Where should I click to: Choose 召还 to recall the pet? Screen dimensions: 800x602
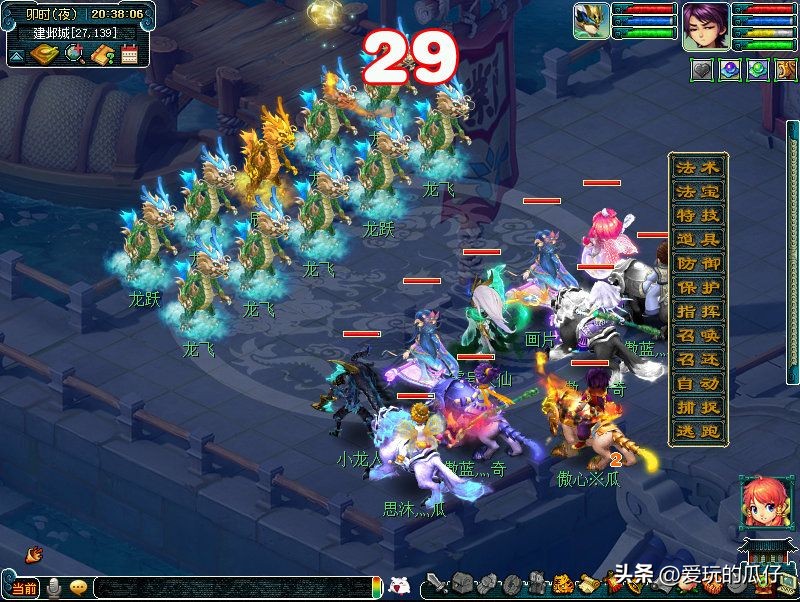pyautogui.click(x=697, y=360)
